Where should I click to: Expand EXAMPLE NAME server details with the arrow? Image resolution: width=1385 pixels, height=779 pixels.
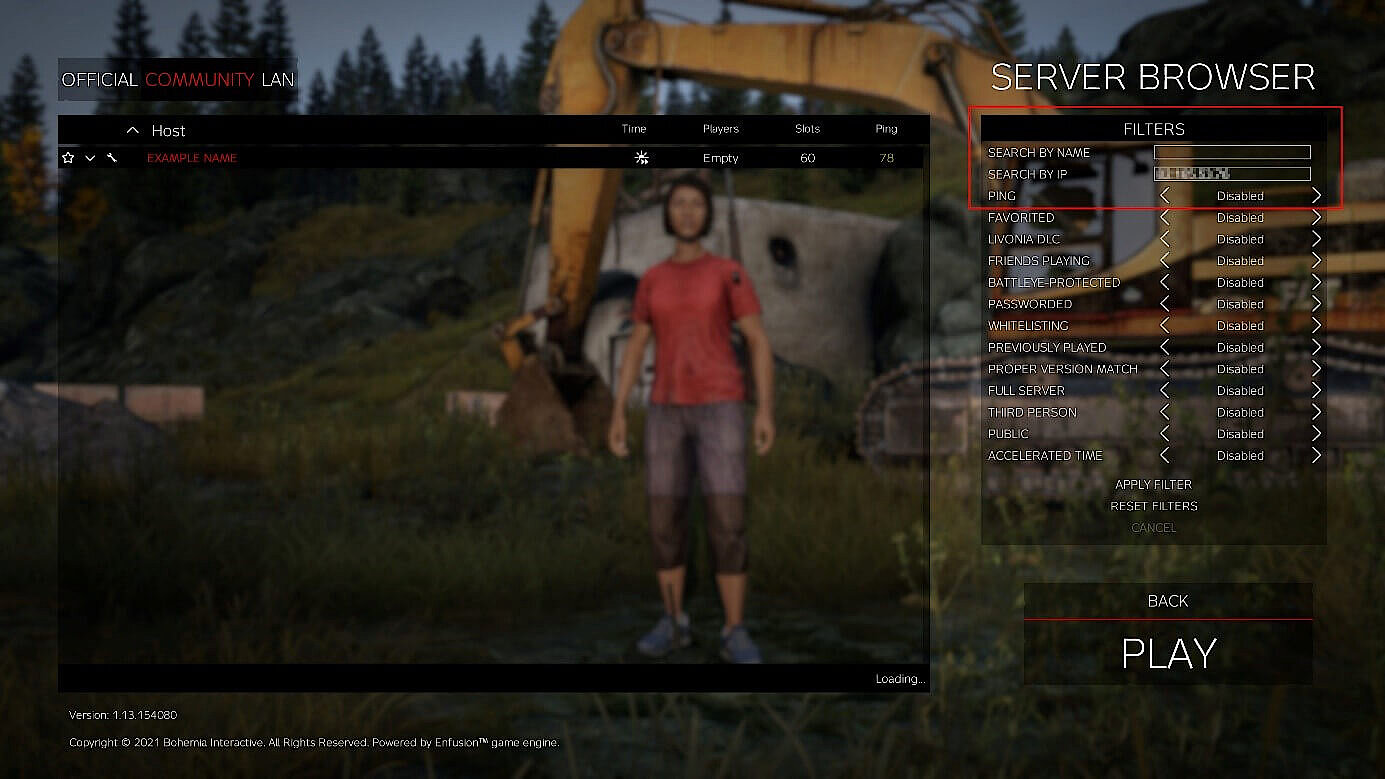(x=89, y=158)
